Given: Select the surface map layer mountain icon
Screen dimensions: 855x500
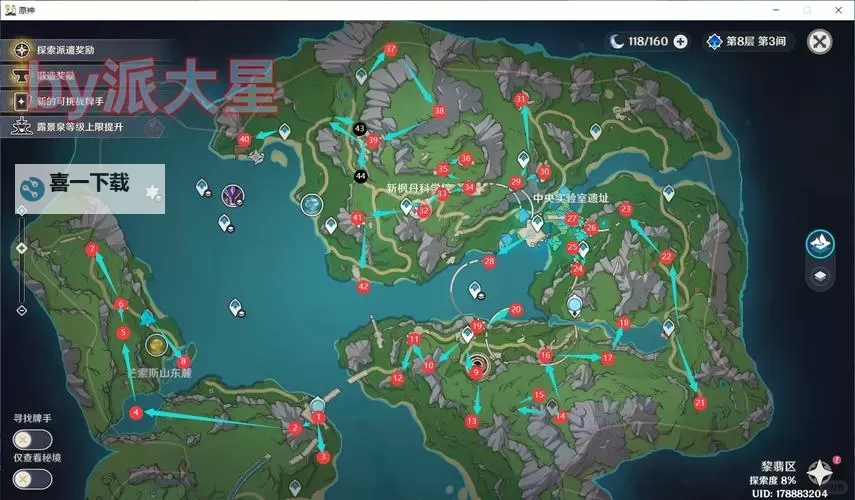Looking at the screenshot, I should [x=821, y=243].
